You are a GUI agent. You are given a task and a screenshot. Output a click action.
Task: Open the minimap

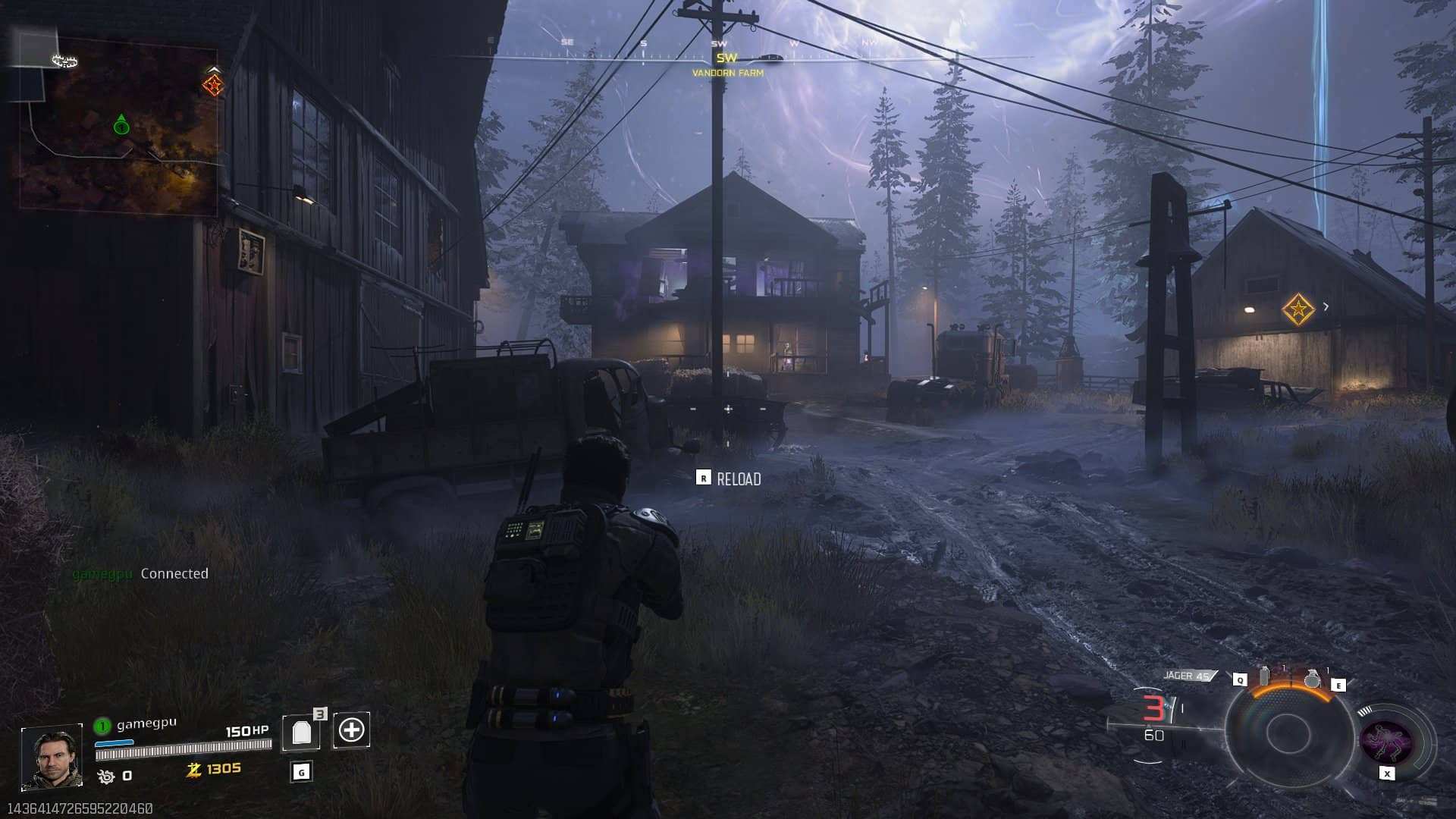[118, 130]
